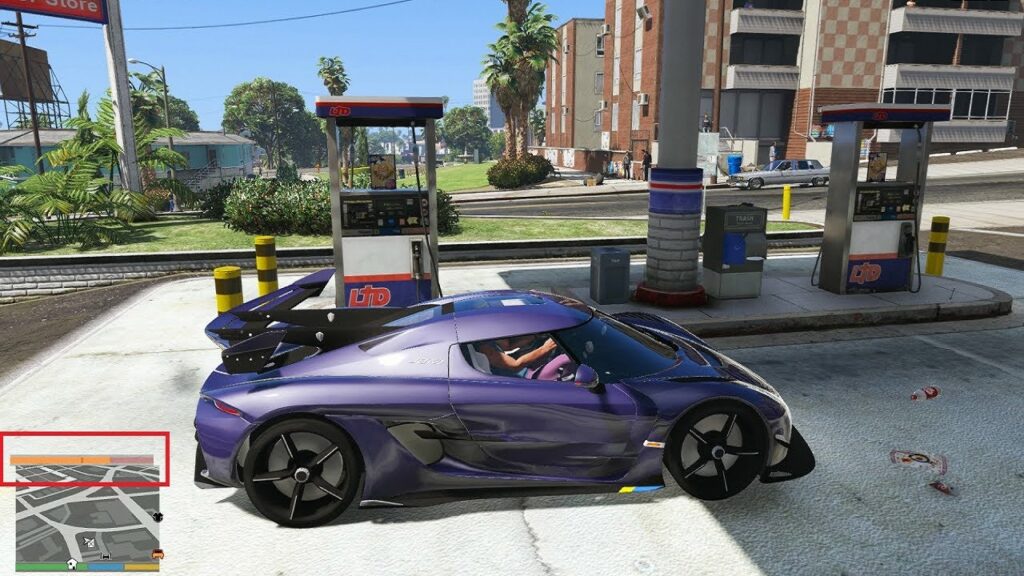Click the player arrow marker on minimap
The width and height of the screenshot is (1024, 576).
(89, 542)
